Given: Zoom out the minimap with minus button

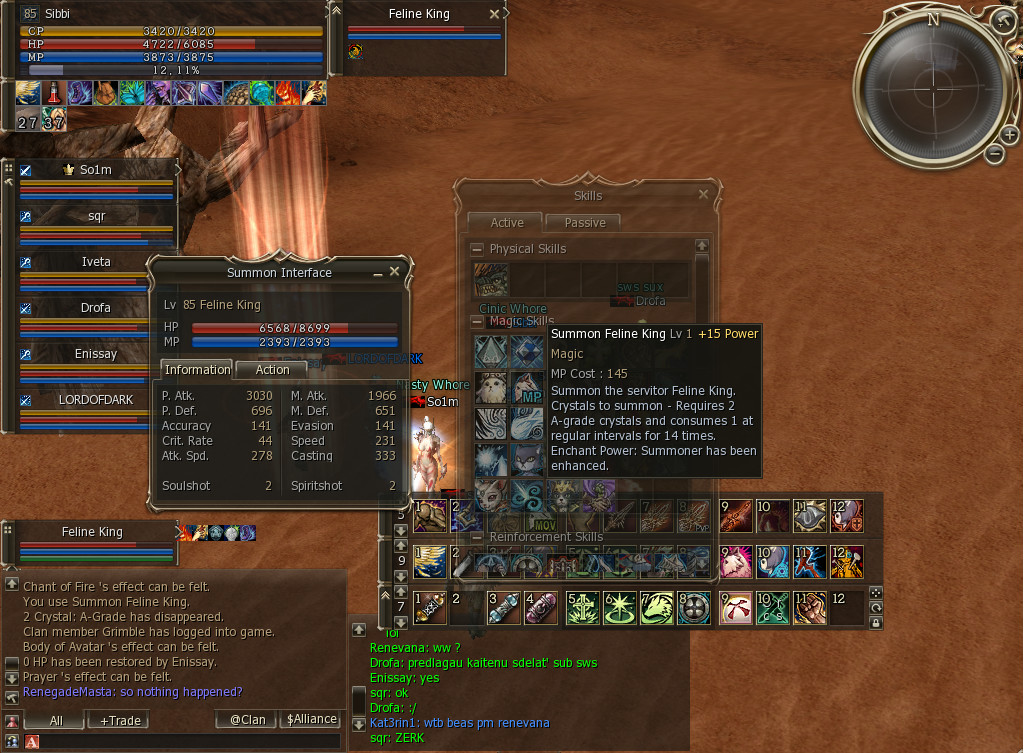Looking at the screenshot, I should pyautogui.click(x=994, y=153).
